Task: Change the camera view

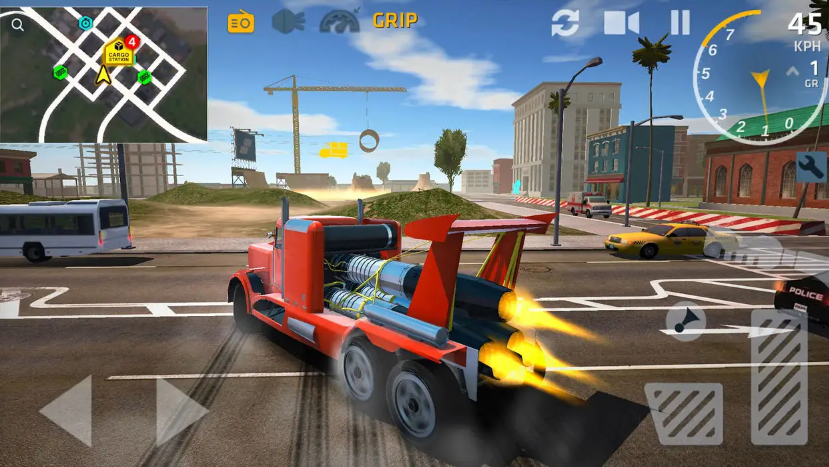Action: click(x=620, y=22)
